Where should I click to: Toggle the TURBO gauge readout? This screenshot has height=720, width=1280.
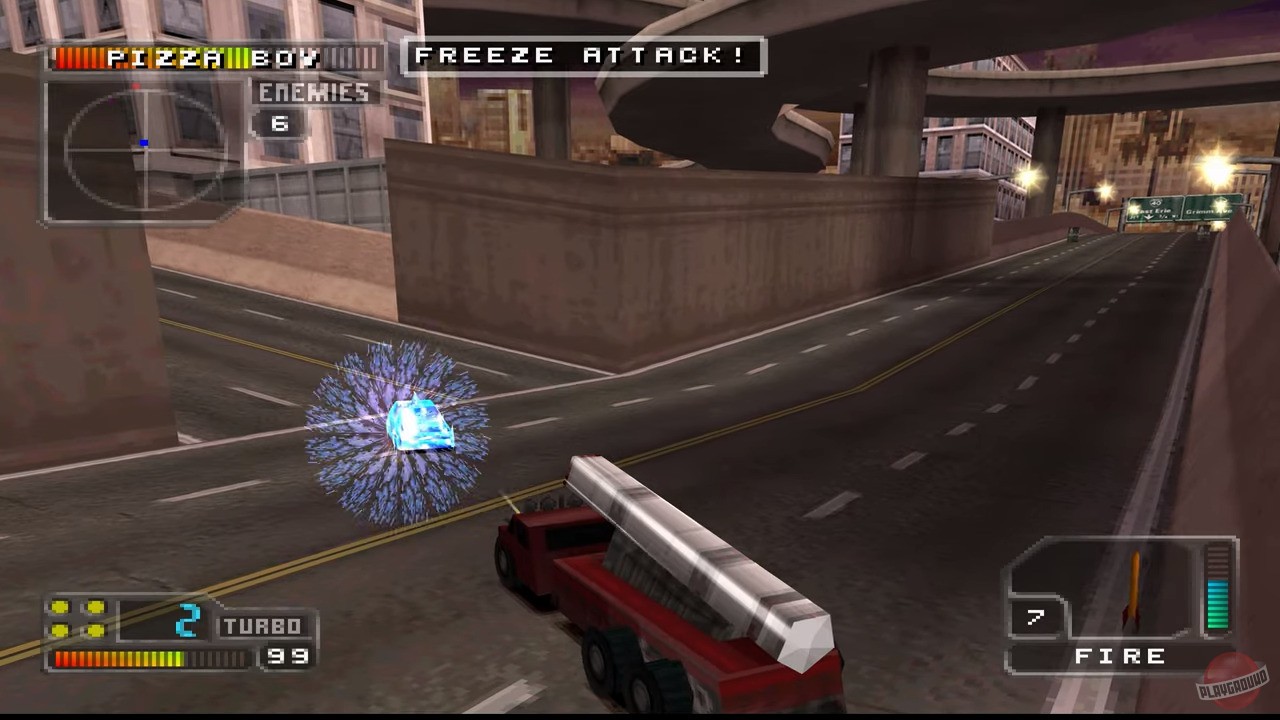click(x=262, y=624)
